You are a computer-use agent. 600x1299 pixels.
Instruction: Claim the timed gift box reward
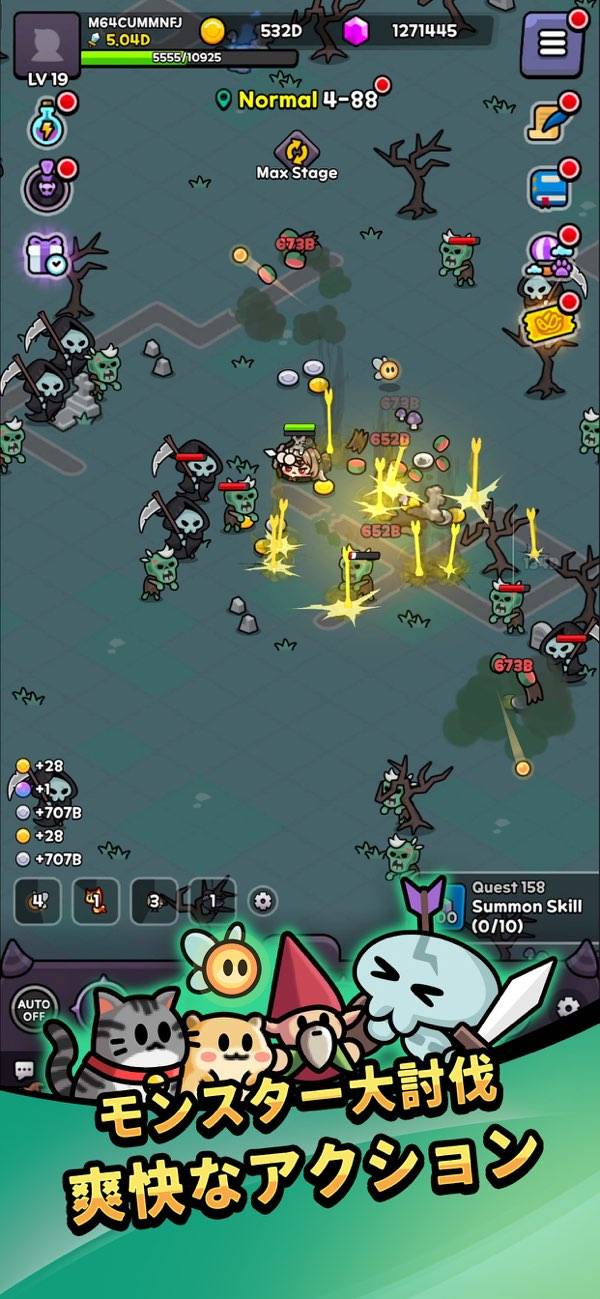pos(46,257)
